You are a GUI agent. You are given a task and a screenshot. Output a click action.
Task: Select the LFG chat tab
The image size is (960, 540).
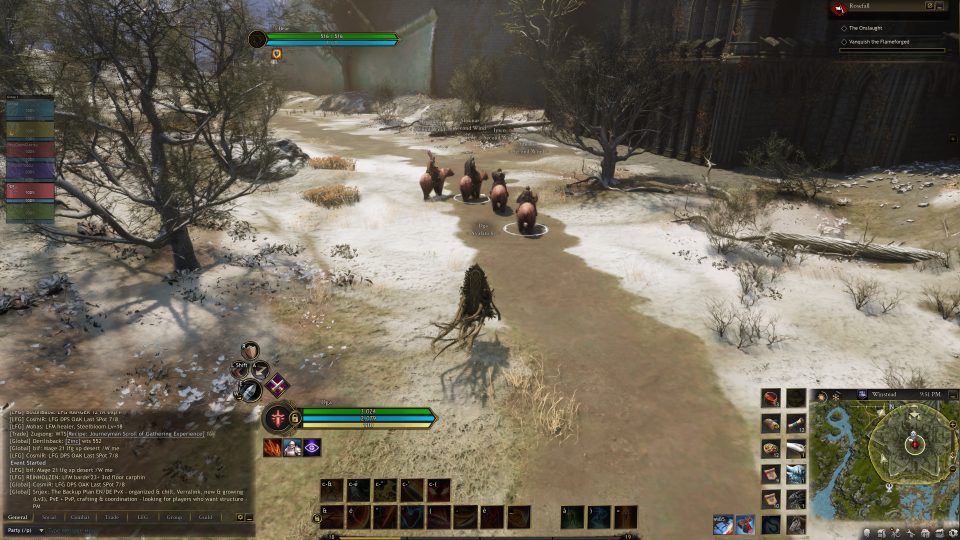pos(142,517)
